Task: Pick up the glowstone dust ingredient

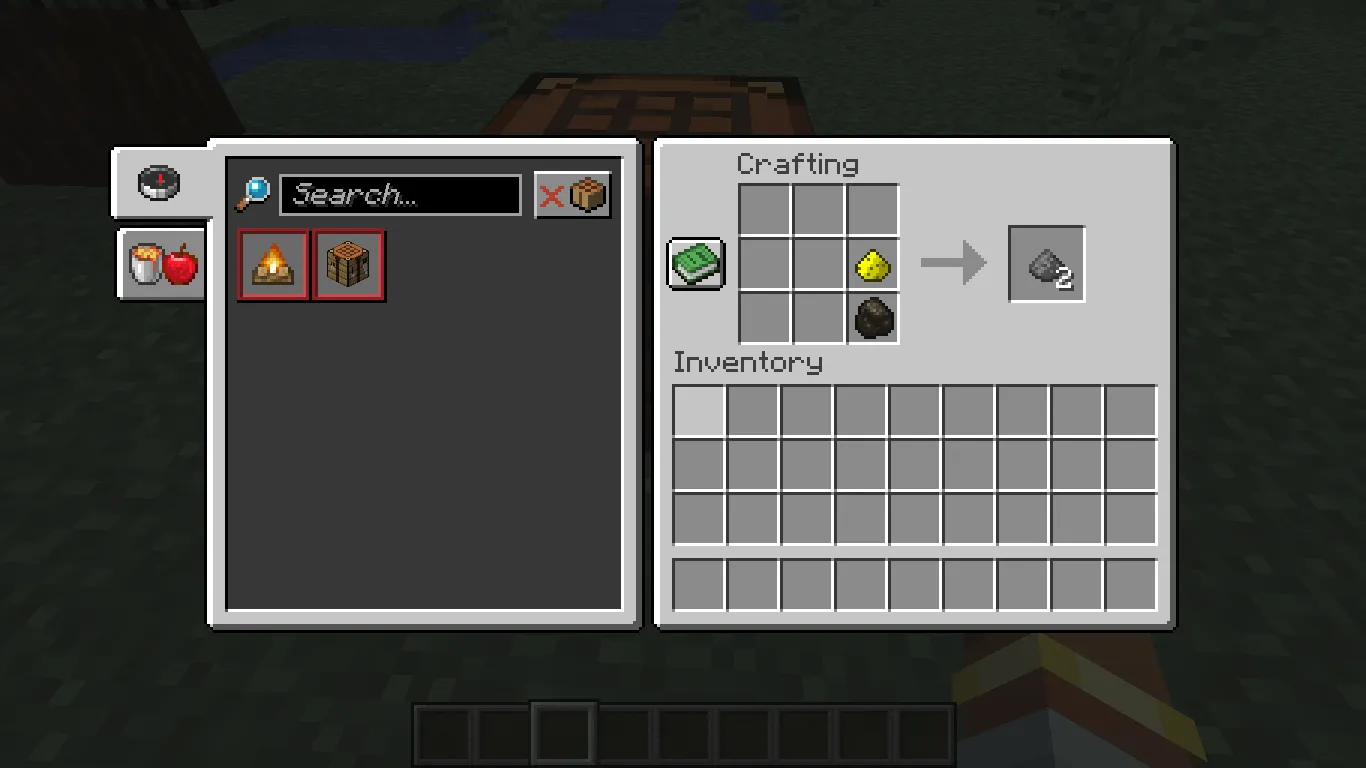Action: [871, 264]
